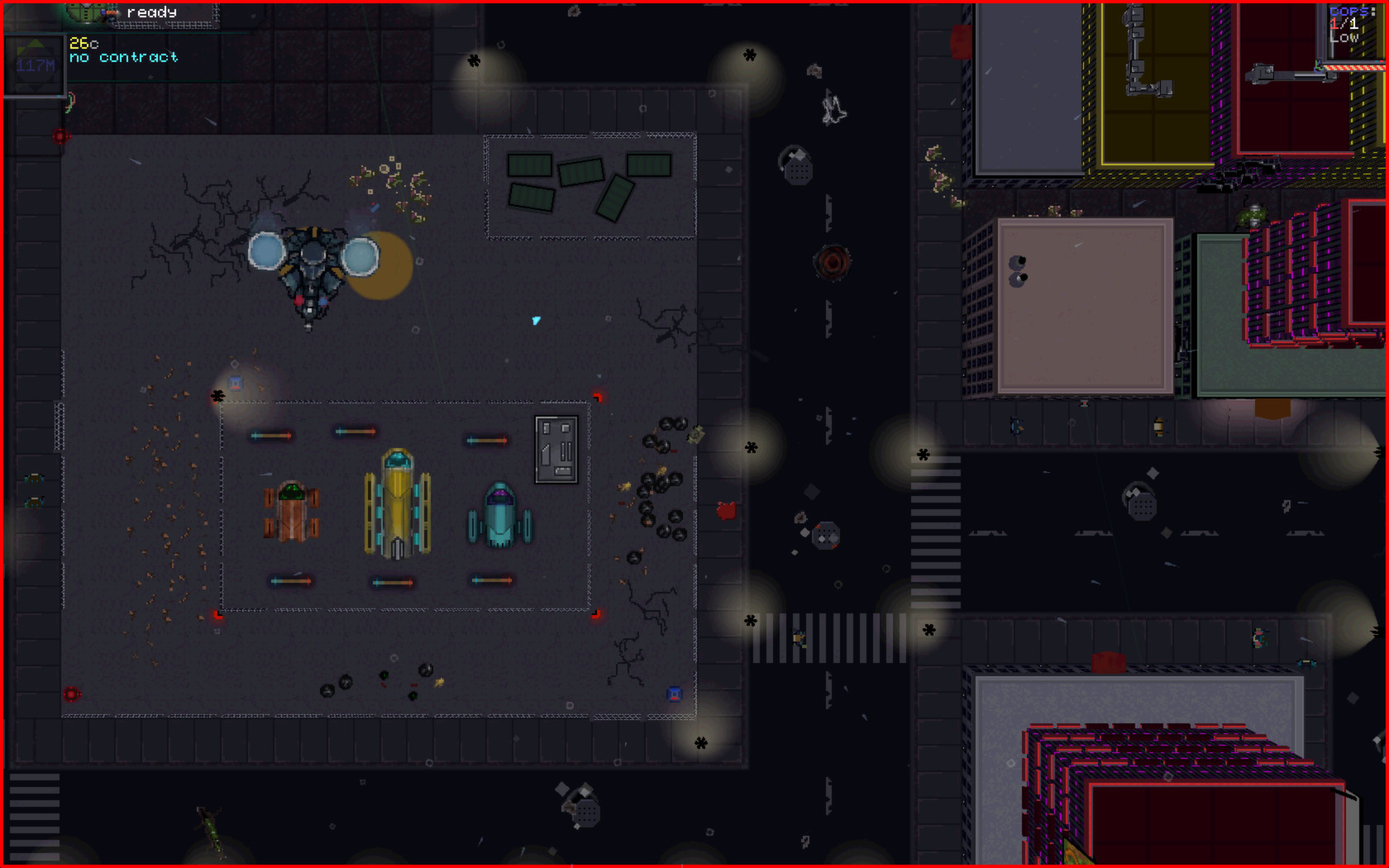The height and width of the screenshot is (868, 1389).
Task: Adjust the heat level slider beside the COPS display
Action: [1332, 41]
